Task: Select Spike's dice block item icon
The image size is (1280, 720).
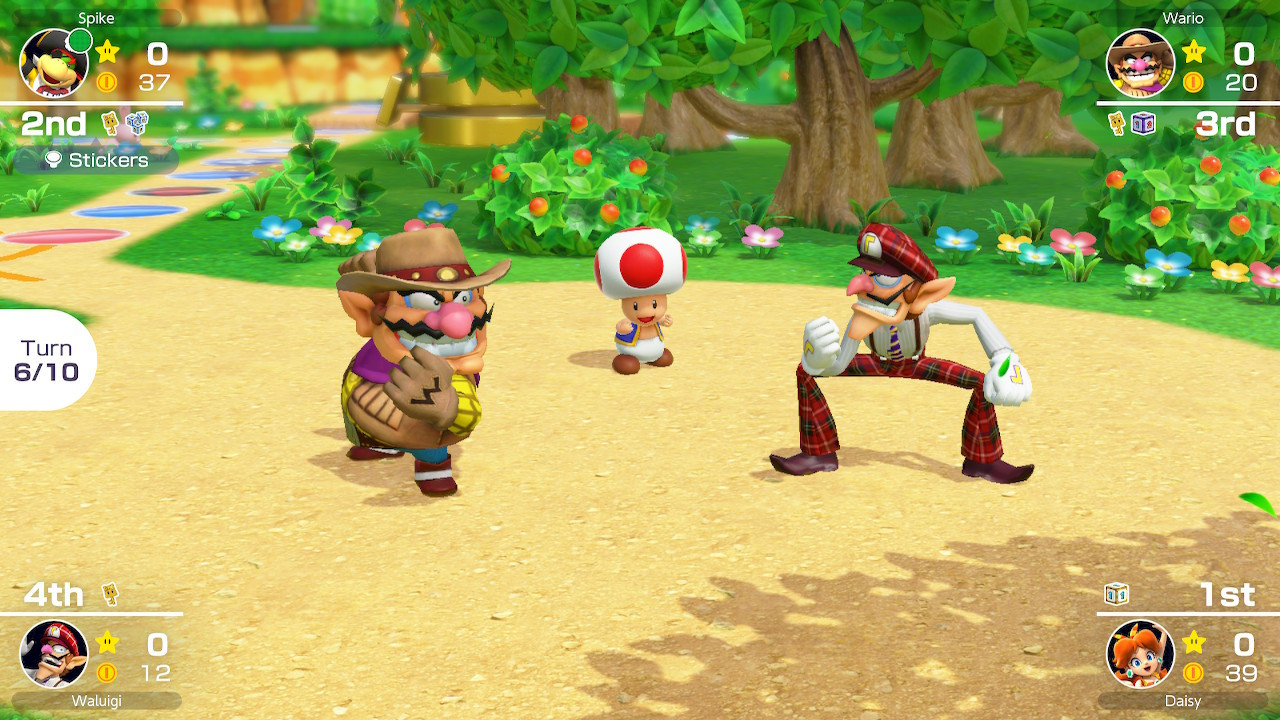Action: click(x=137, y=123)
